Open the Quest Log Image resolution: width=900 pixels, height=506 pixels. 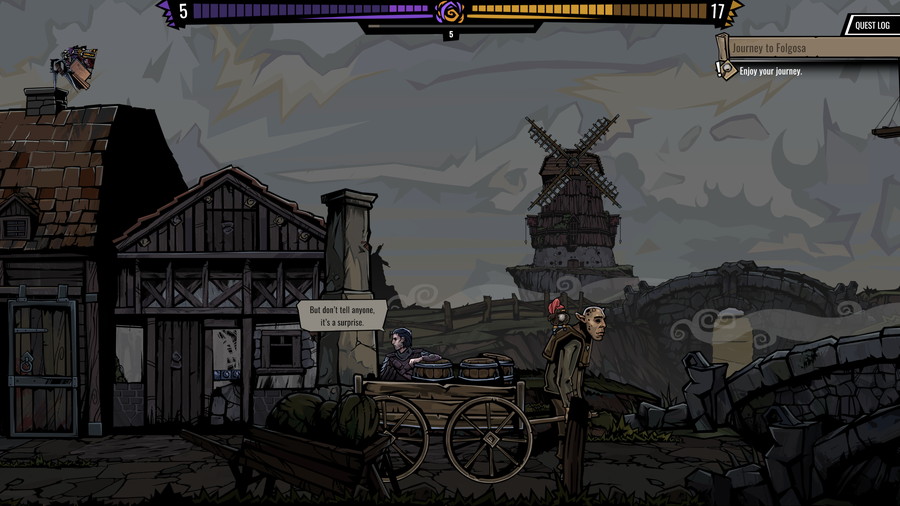[x=872, y=25]
